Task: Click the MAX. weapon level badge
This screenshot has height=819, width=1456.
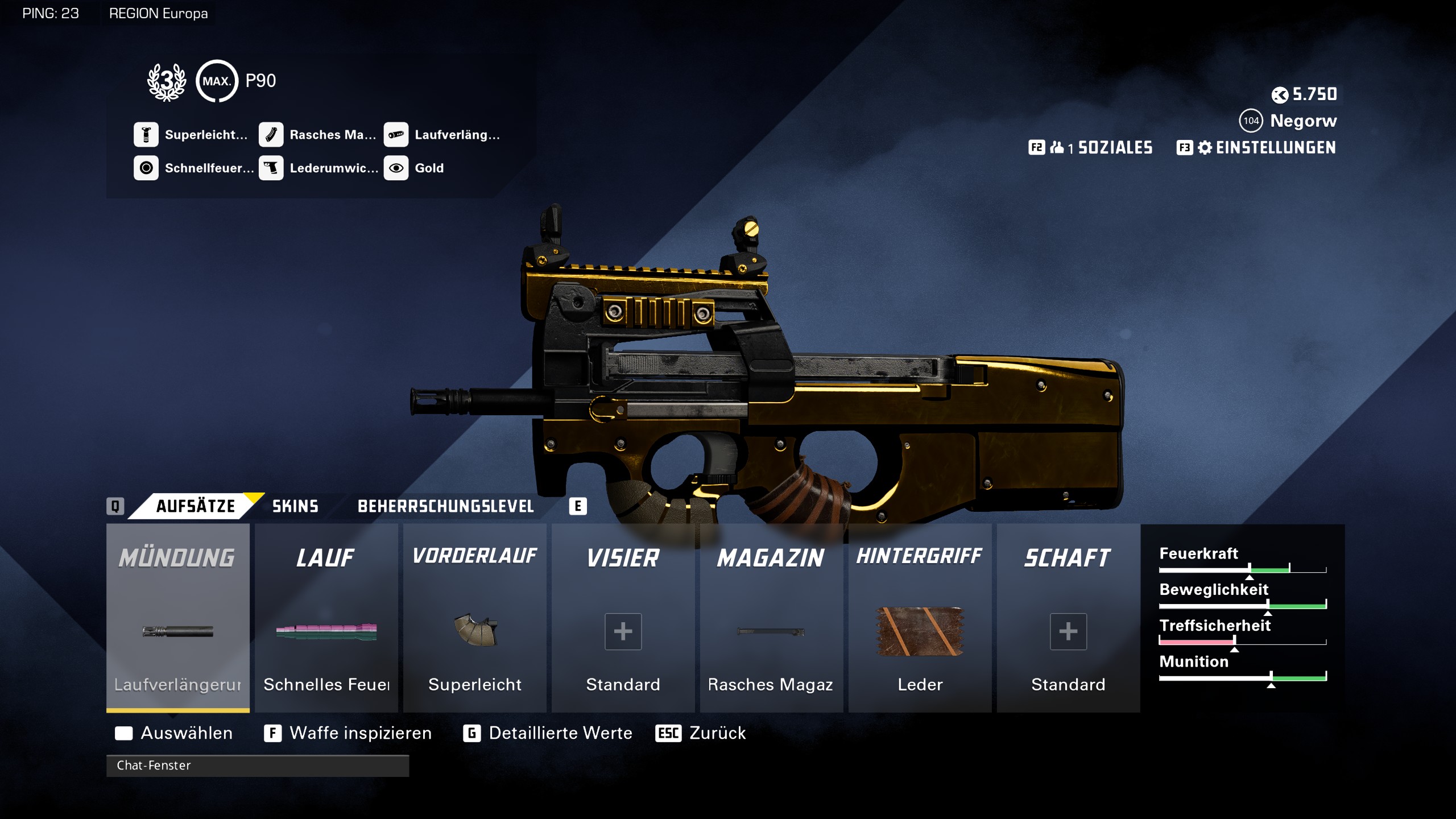Action: [216, 80]
